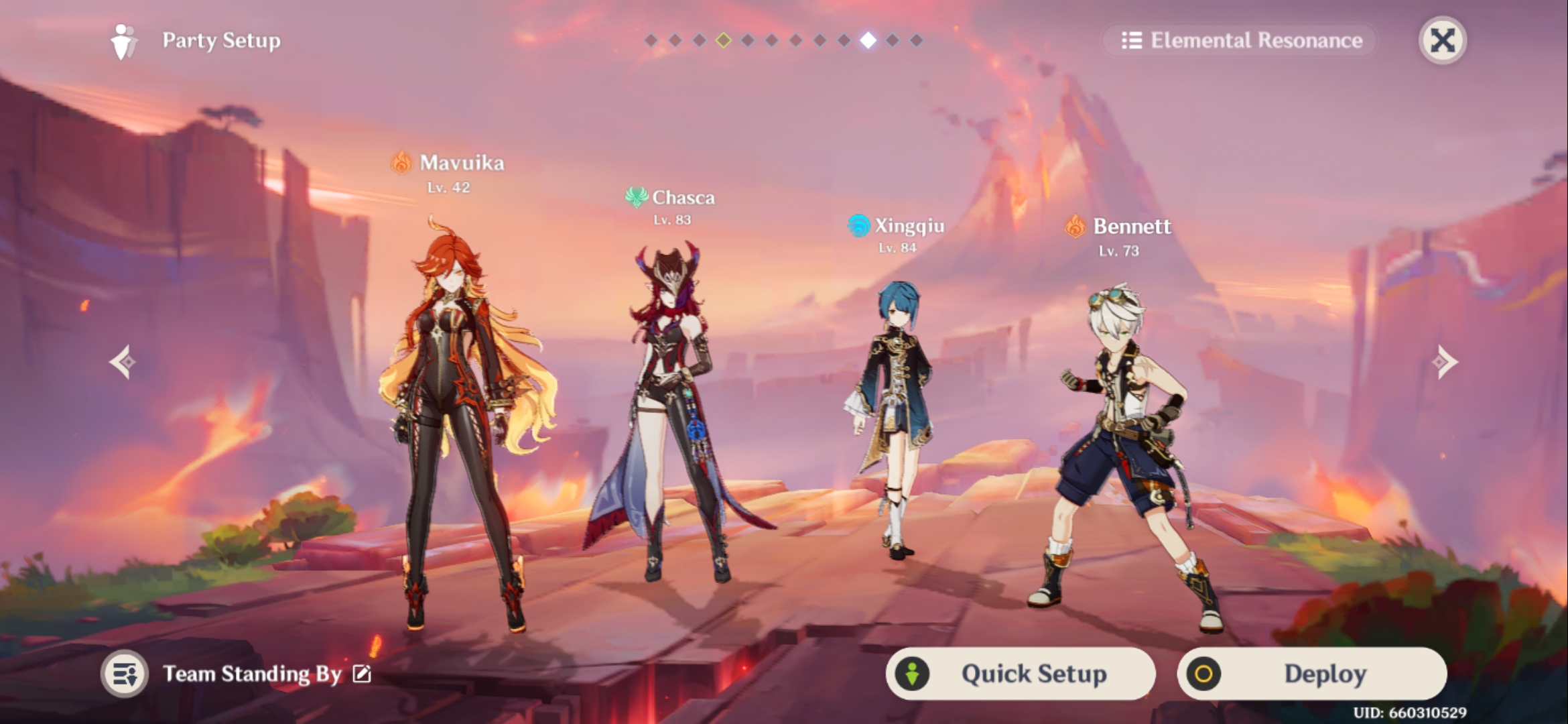
Task: Select the yellow active team dot
Action: point(723,40)
